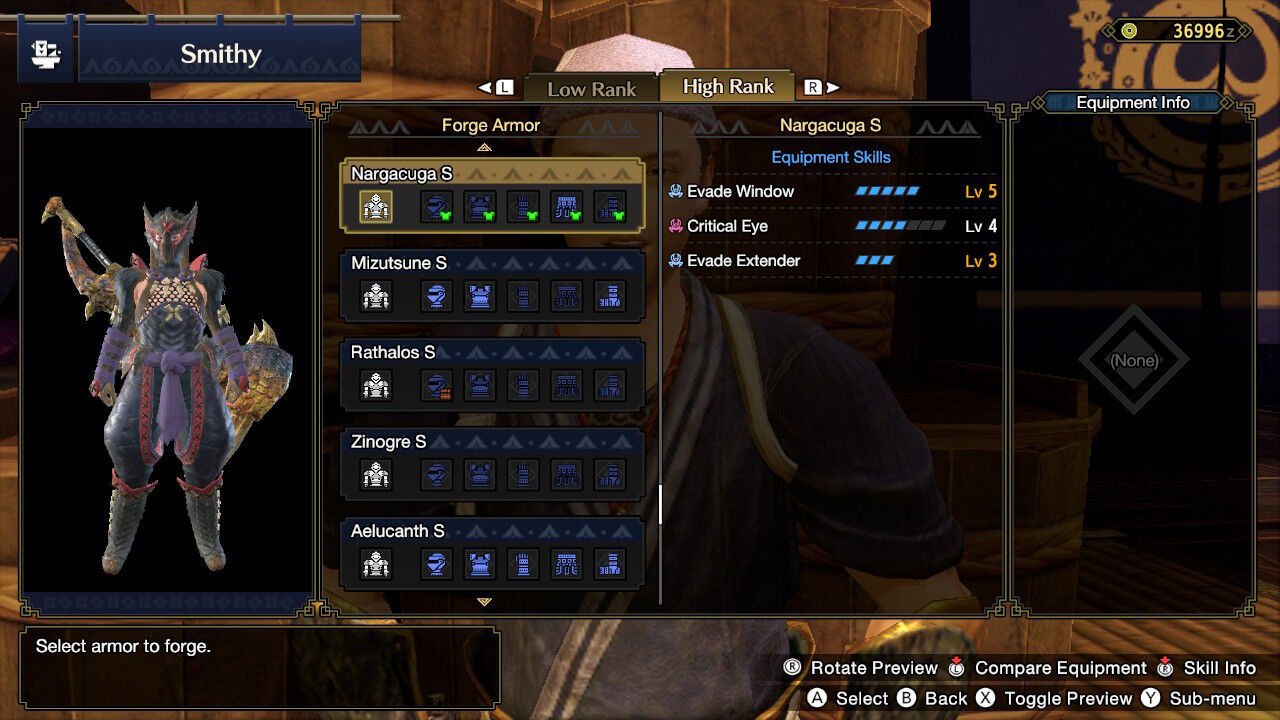Click the armor list scrollbar
The width and height of the screenshot is (1280, 720).
660,504
